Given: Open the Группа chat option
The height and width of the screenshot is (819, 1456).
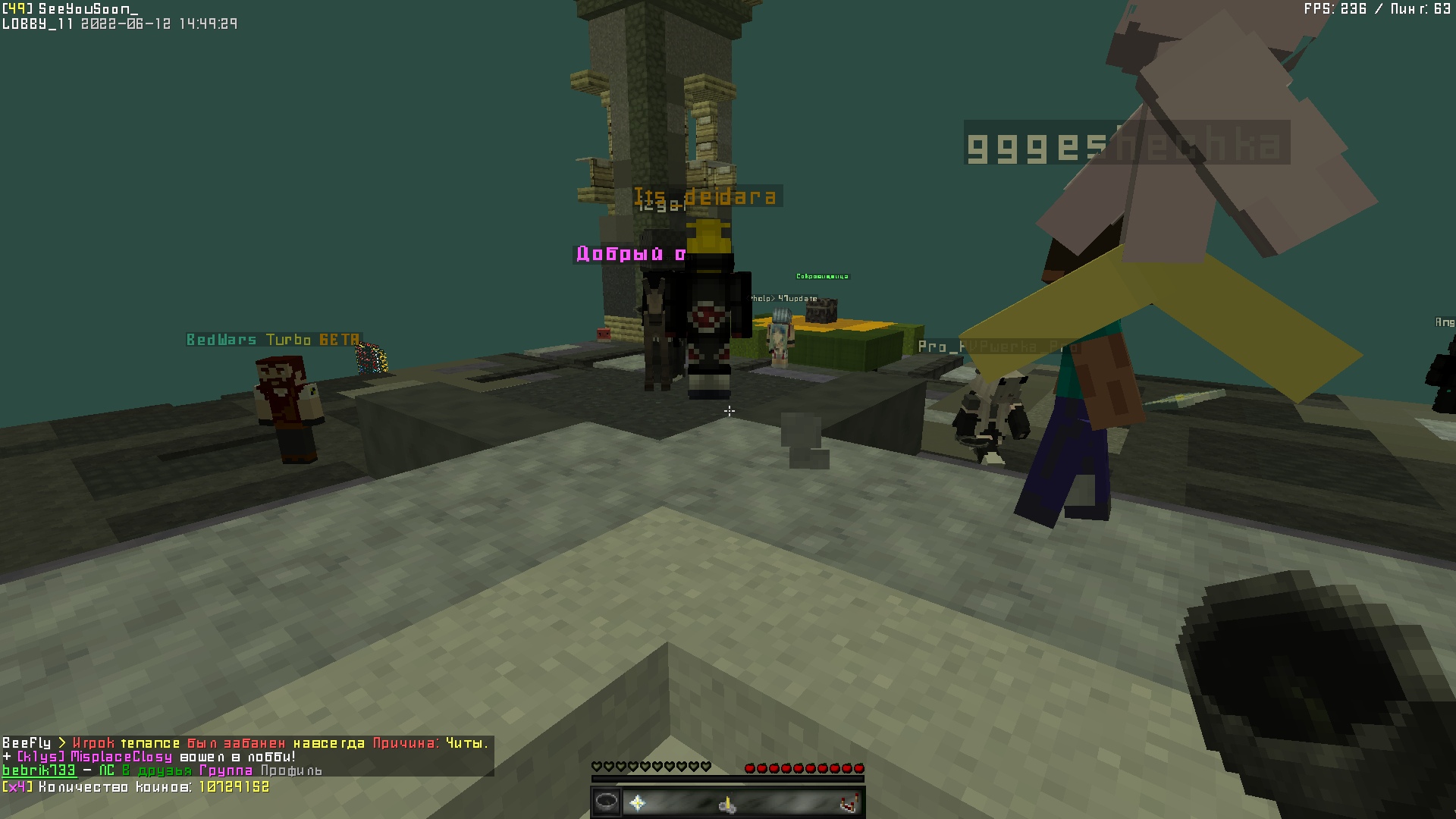Looking at the screenshot, I should [x=225, y=771].
